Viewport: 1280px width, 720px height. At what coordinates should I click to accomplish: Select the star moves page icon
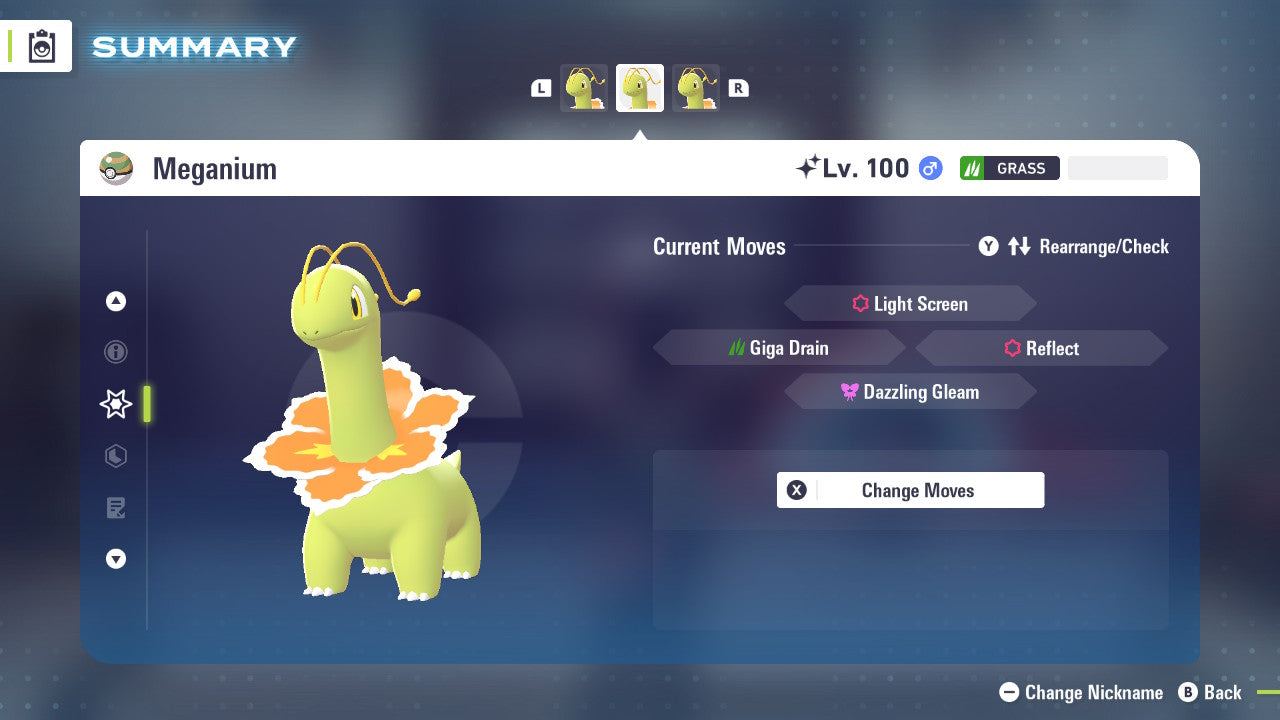tap(115, 404)
